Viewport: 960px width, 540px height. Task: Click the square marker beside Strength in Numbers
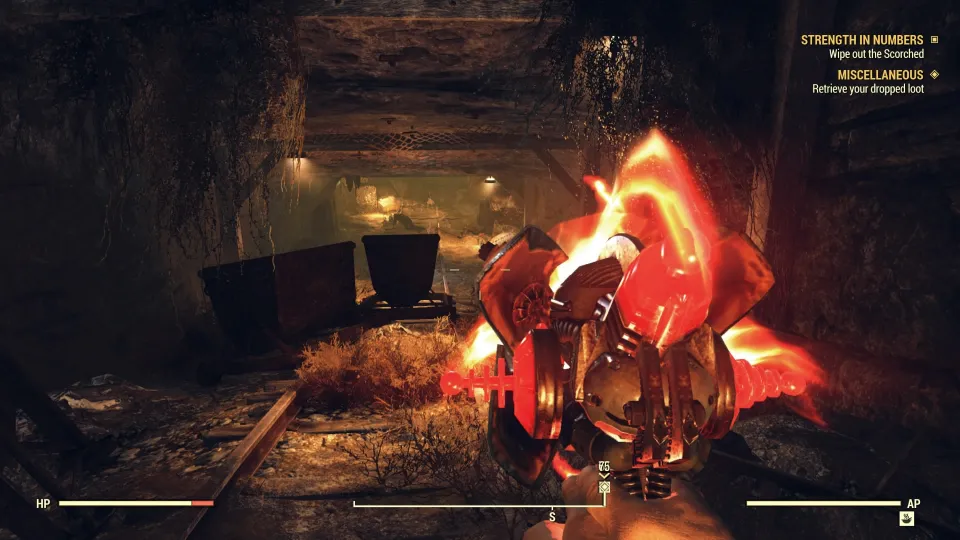[934, 40]
